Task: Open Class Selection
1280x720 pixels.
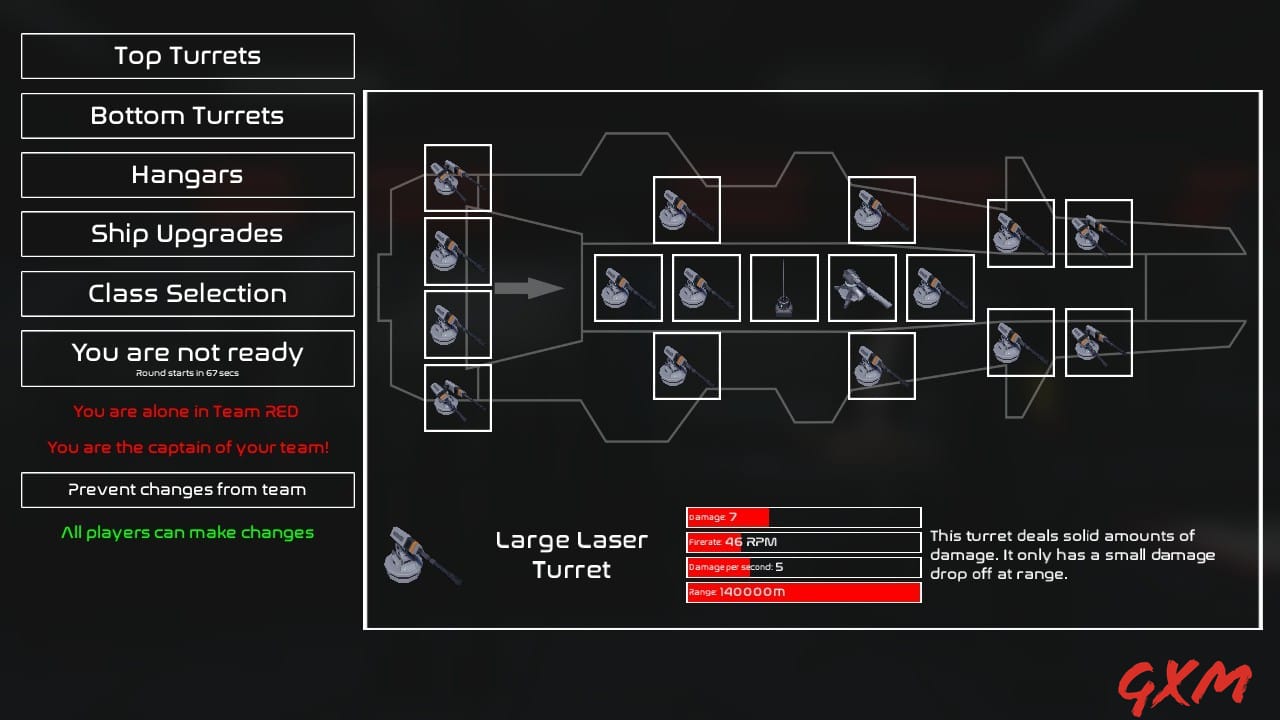Action: pyautogui.click(x=187, y=293)
